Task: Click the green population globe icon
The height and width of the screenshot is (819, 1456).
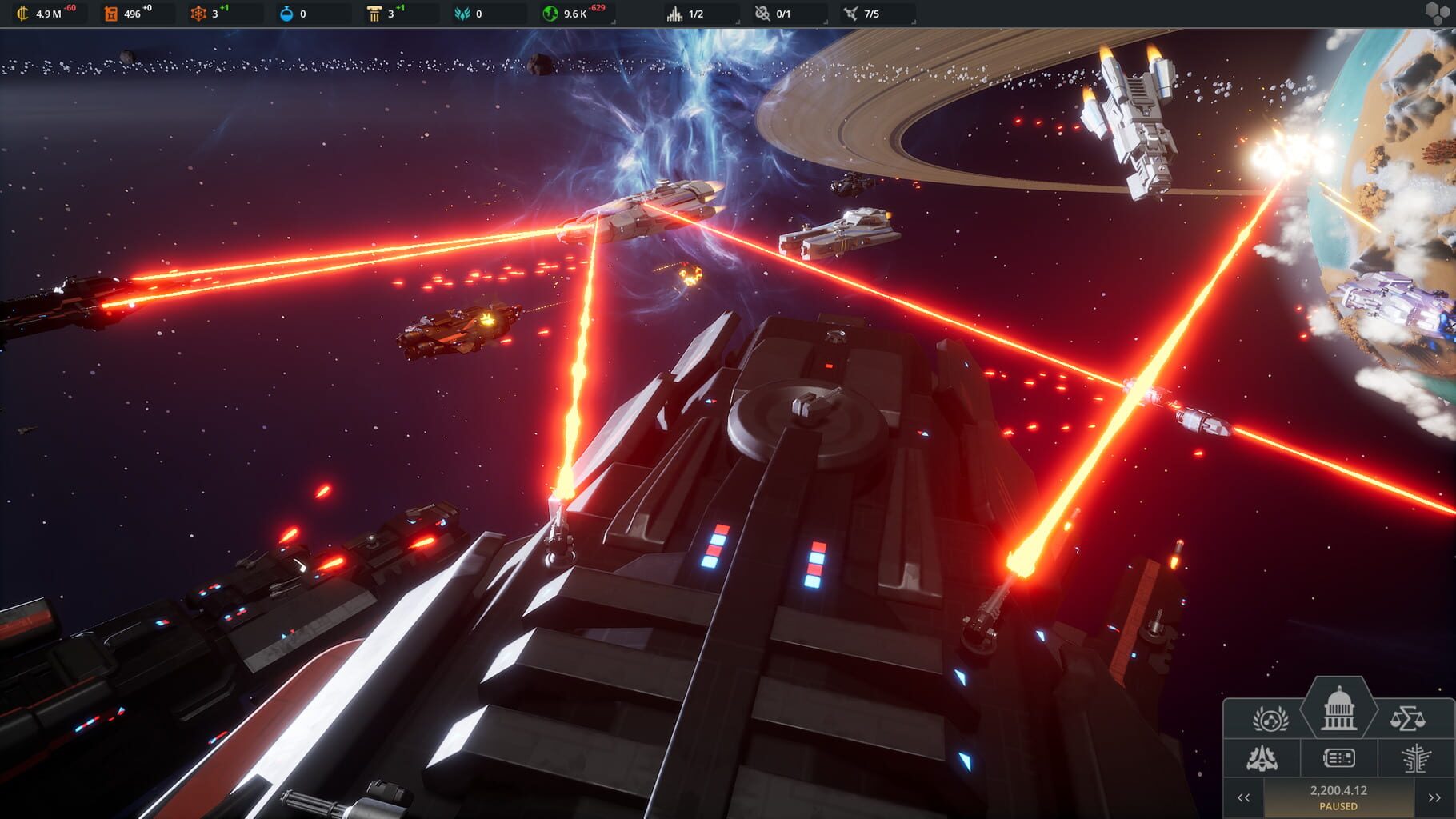Action: click(550, 13)
